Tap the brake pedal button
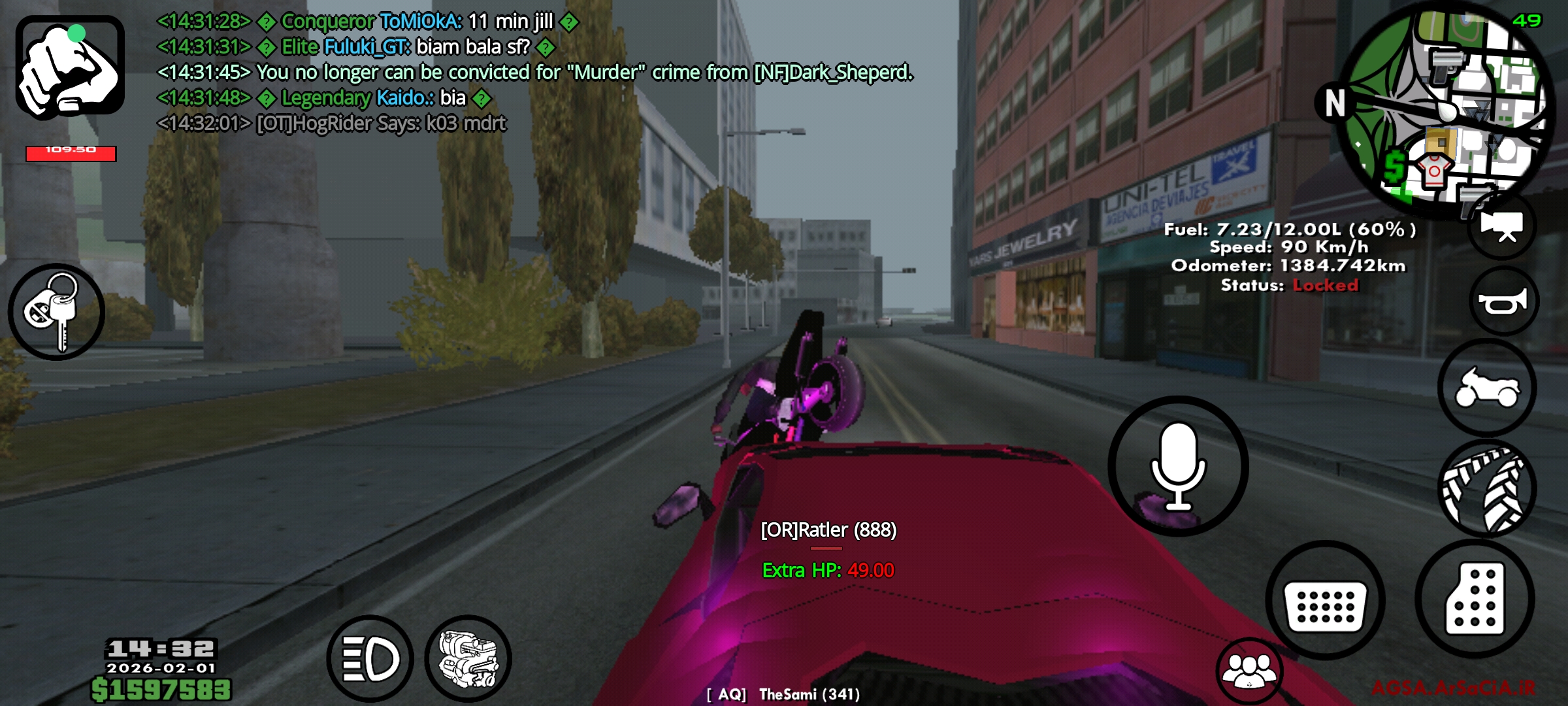The height and width of the screenshot is (706, 1568). pyautogui.click(x=1325, y=600)
